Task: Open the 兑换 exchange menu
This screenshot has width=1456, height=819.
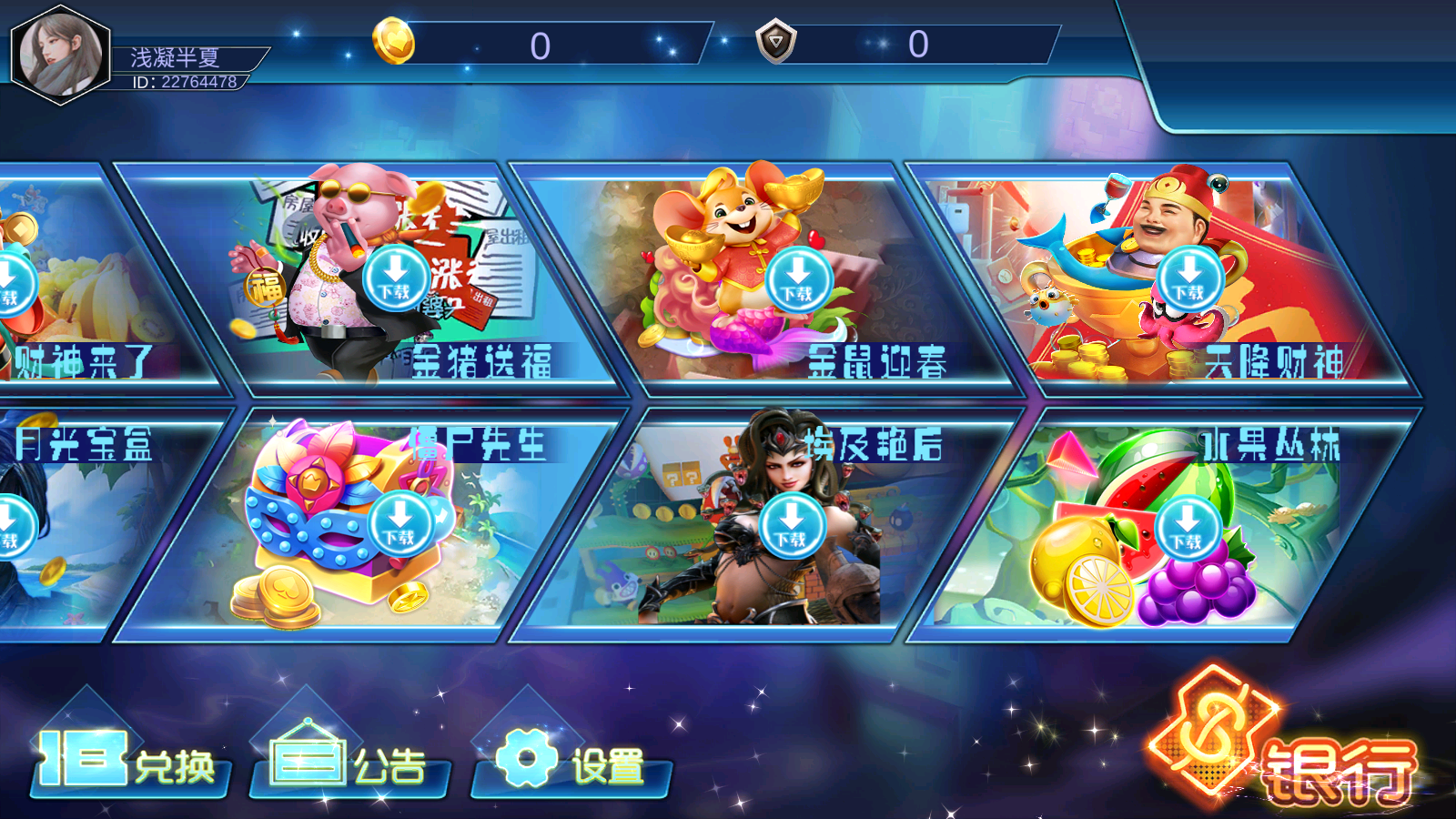Action: click(129, 762)
